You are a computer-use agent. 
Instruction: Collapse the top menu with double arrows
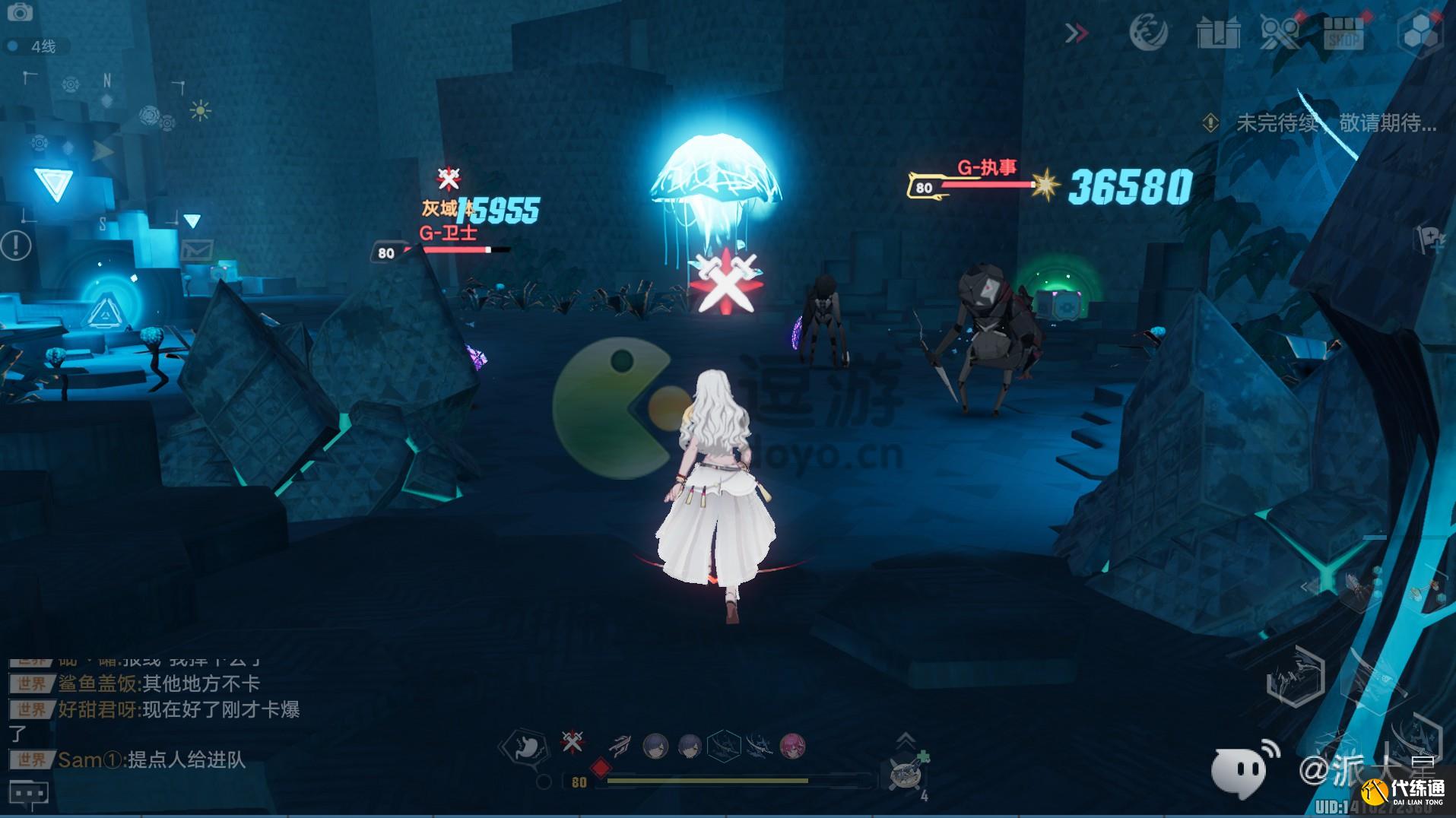coord(1076,33)
